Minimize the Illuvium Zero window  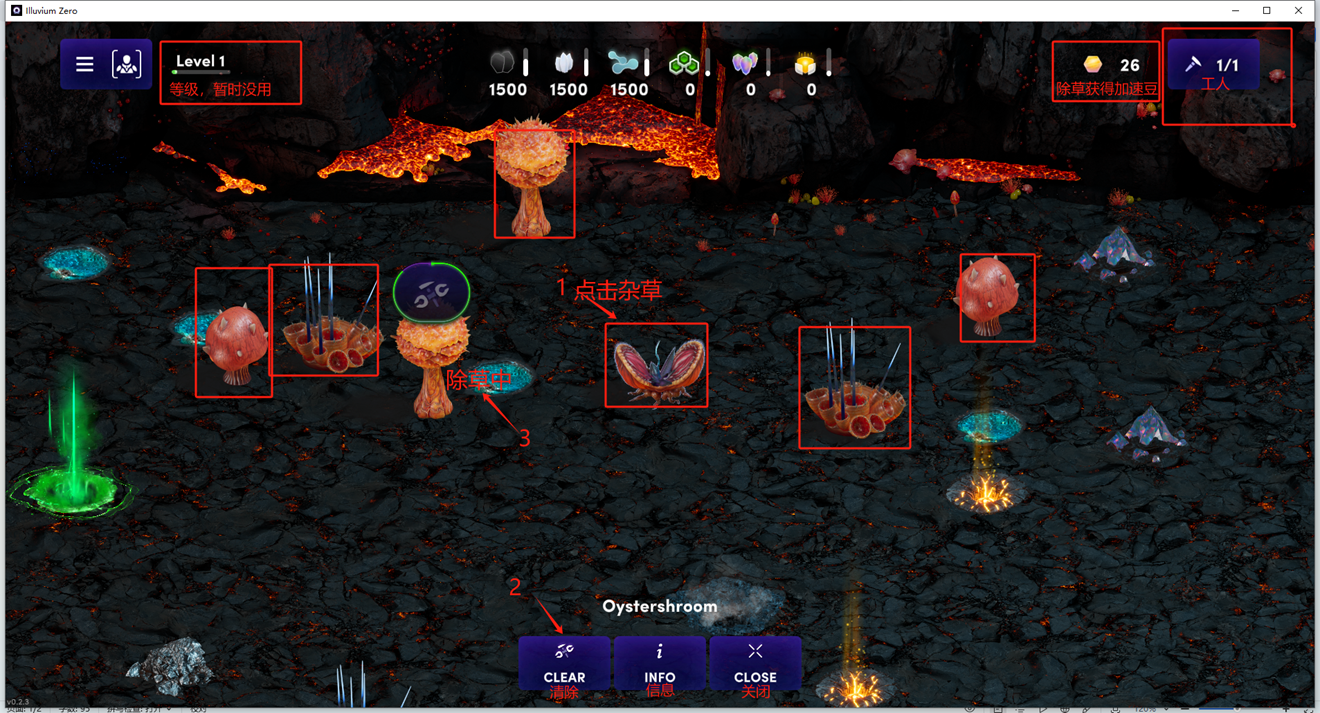coord(1236,11)
